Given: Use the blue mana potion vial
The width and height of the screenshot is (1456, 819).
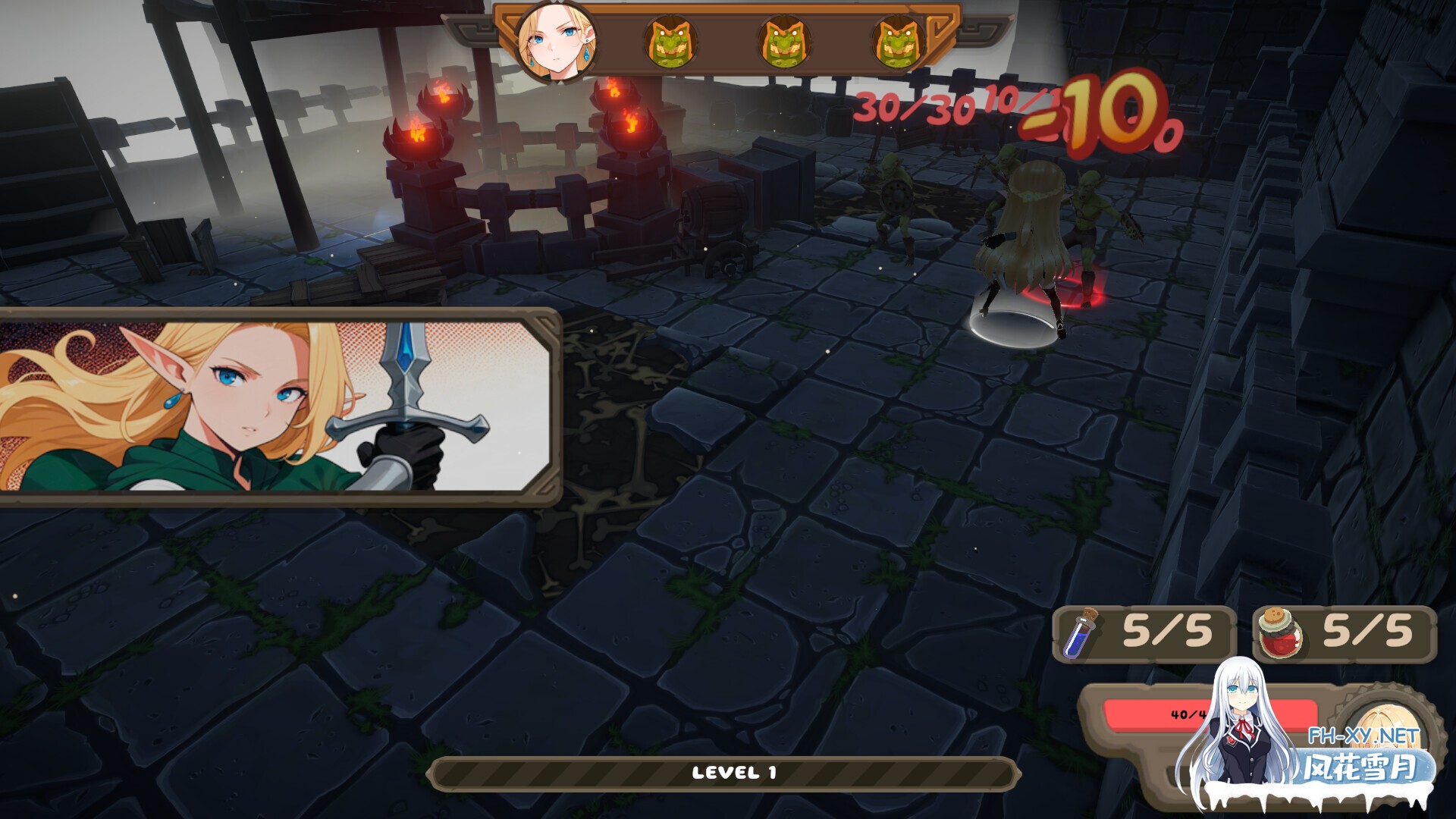Looking at the screenshot, I should 1078,634.
